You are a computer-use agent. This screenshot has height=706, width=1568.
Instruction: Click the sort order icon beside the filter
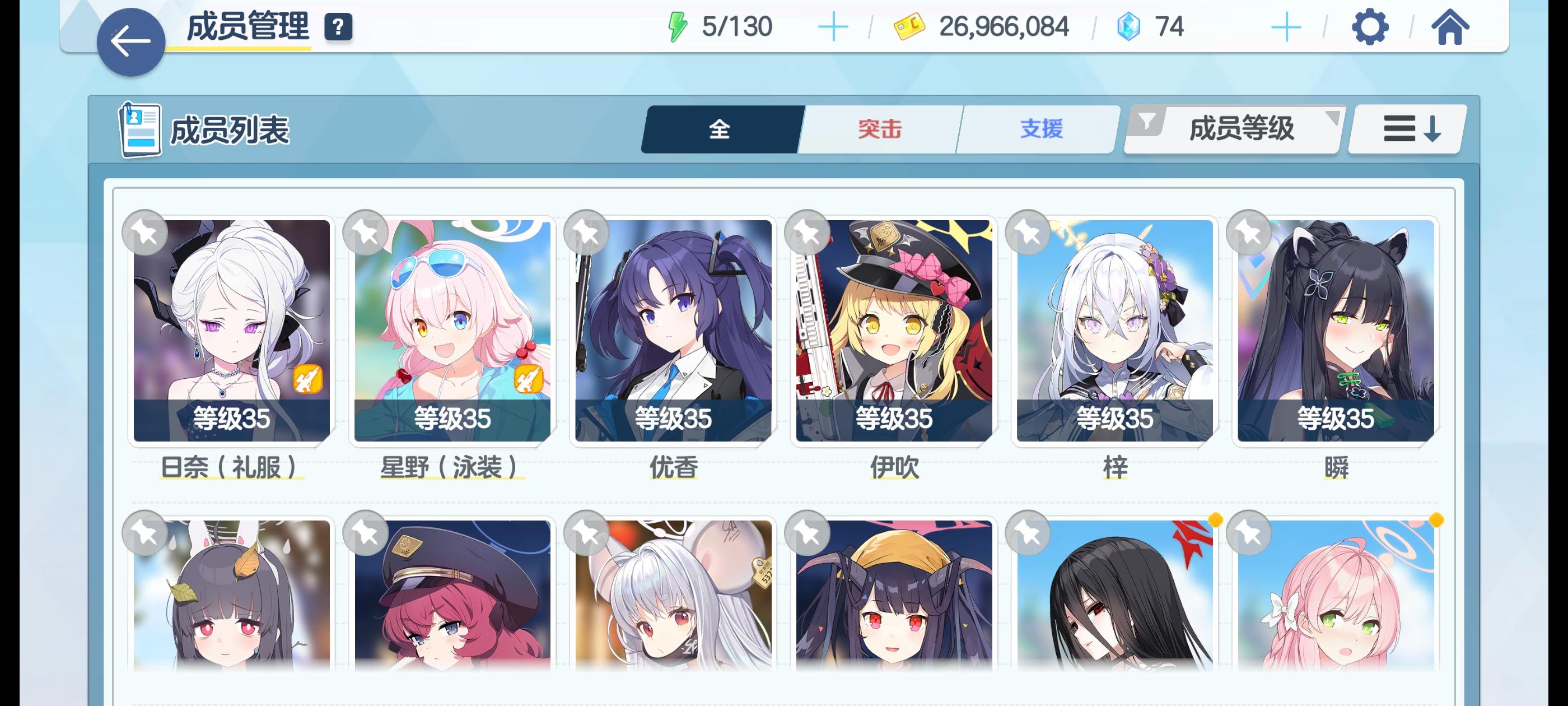click(x=1405, y=128)
